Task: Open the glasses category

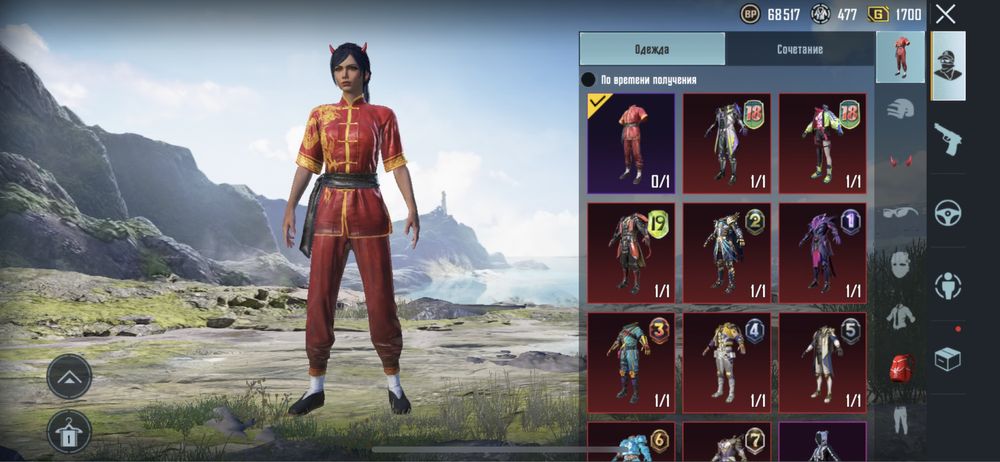Action: (x=901, y=212)
